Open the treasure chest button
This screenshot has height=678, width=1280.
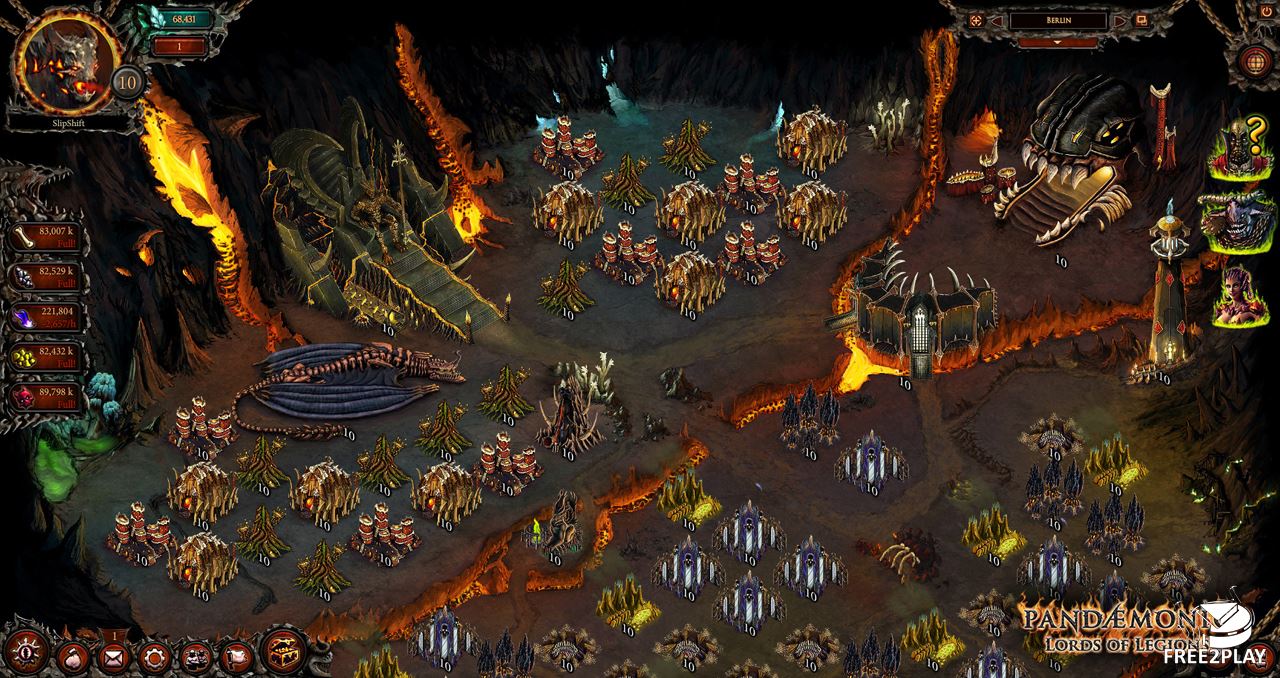pos(283,654)
